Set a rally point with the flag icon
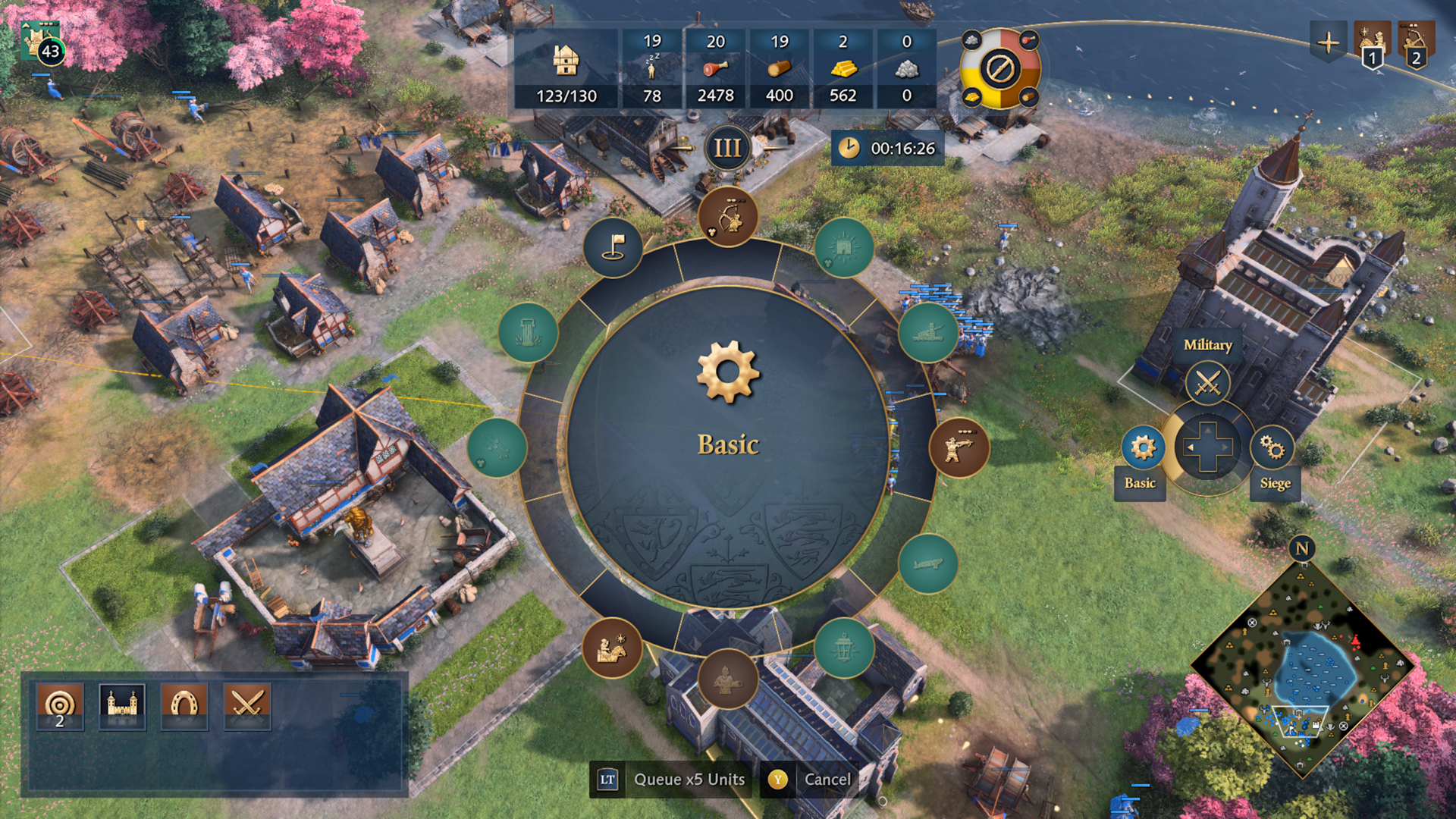The image size is (1456, 819). [x=613, y=248]
